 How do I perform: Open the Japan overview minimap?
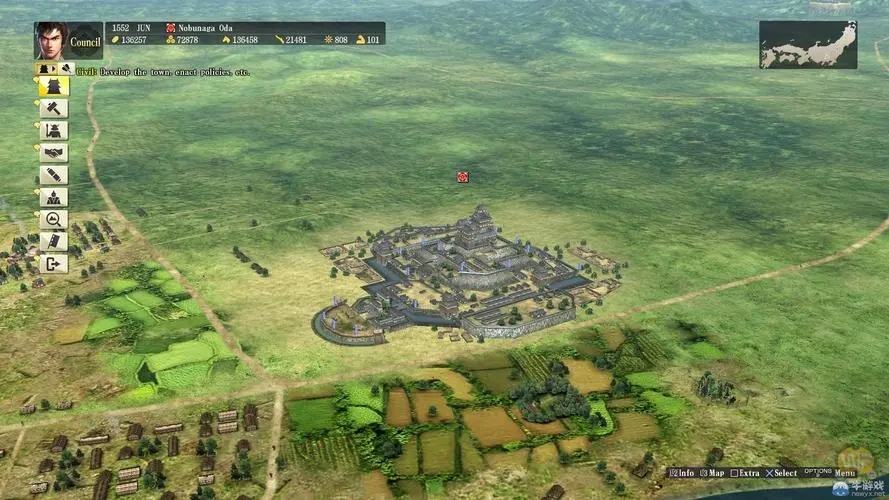pos(807,45)
